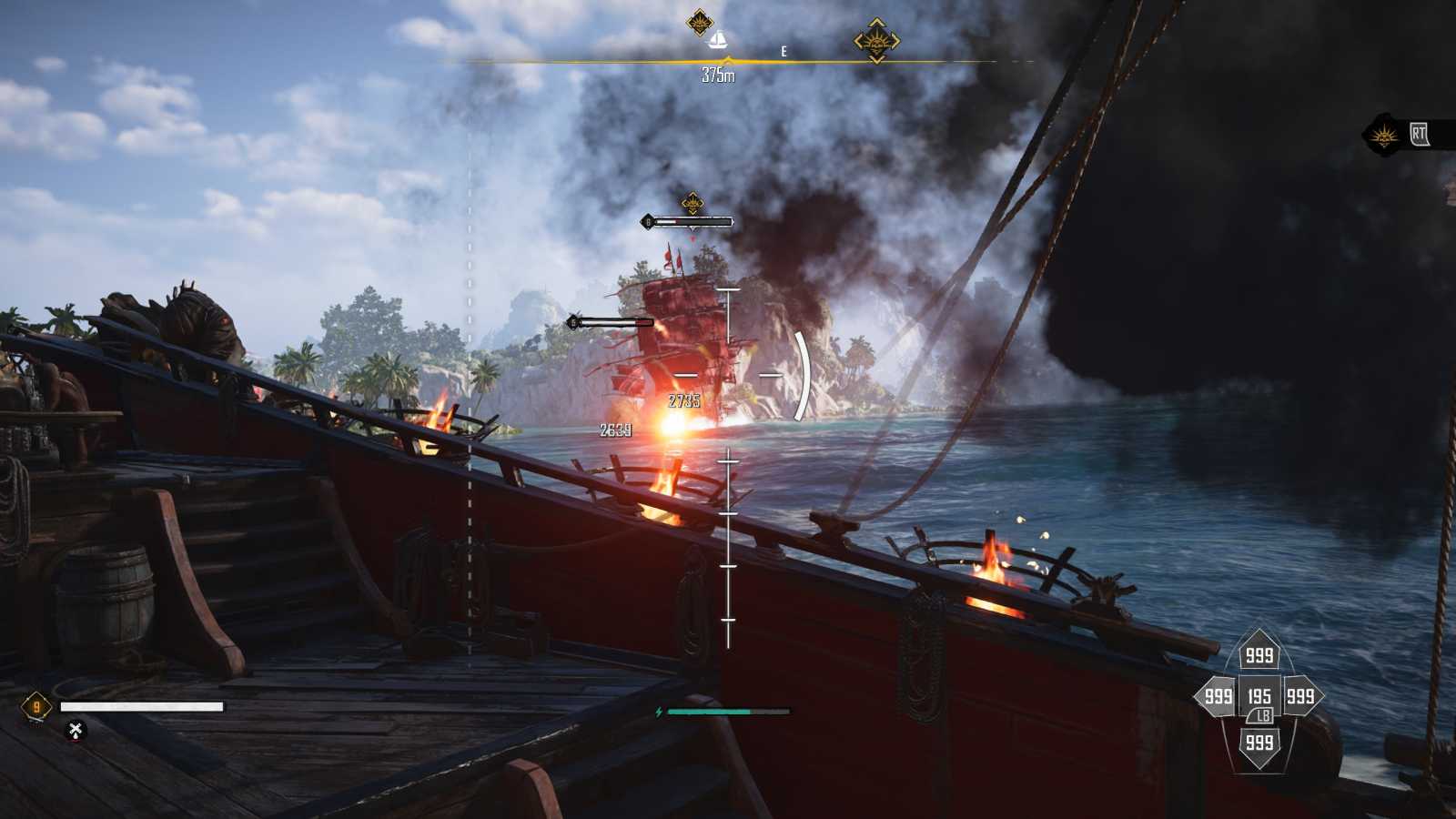This screenshot has height=819, width=1456.
Task: Click the sun marker above the enemy ship
Action: tap(693, 202)
